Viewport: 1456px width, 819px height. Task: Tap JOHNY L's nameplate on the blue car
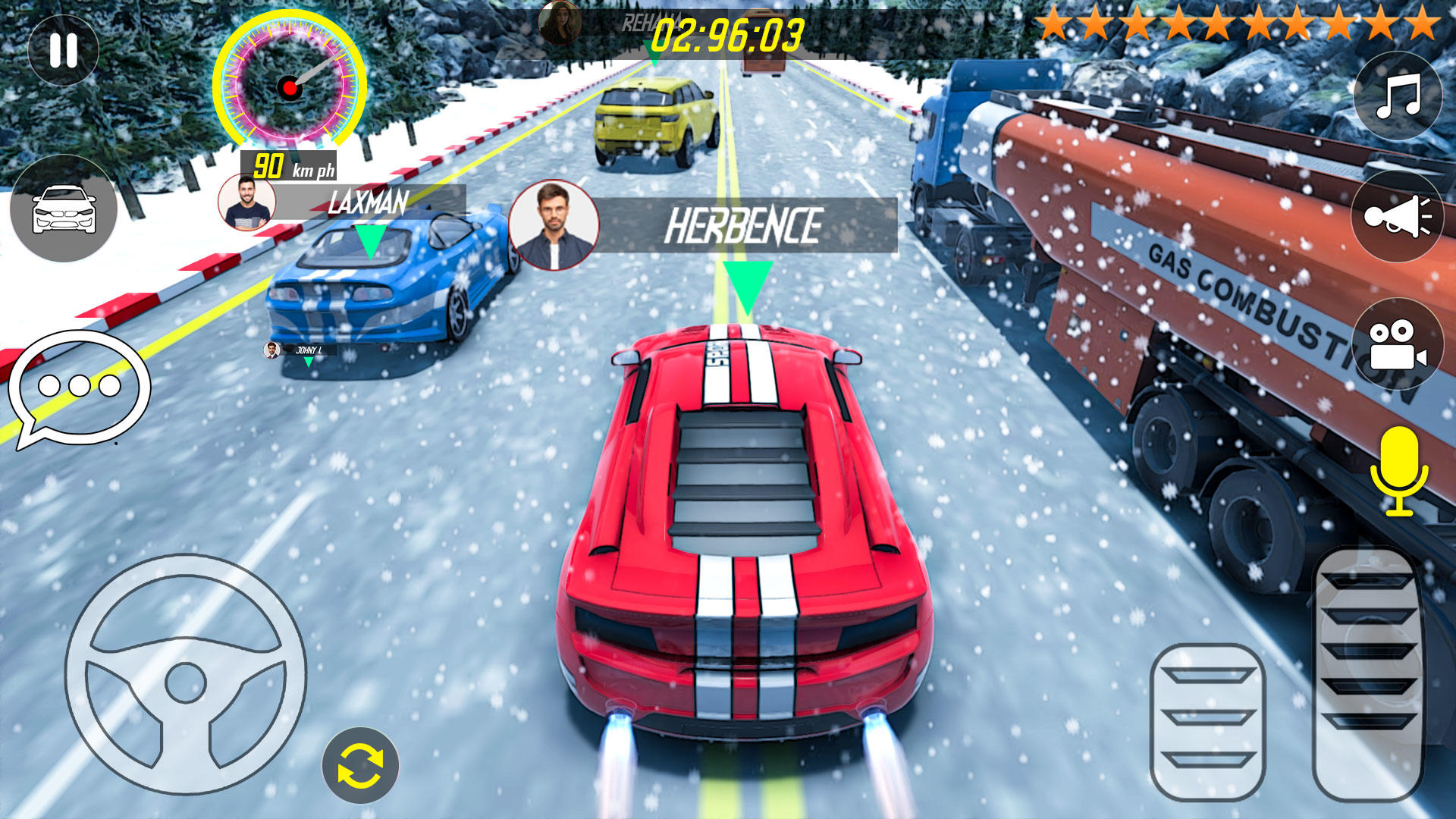[x=311, y=349]
